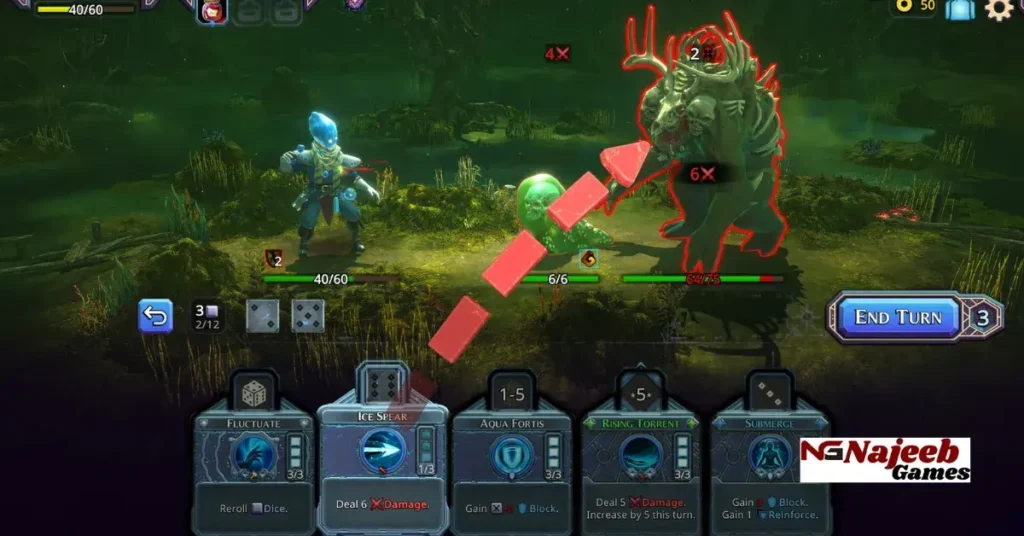Select the die showing three pips
Viewport: 1024px width, 536px height.
(262, 316)
